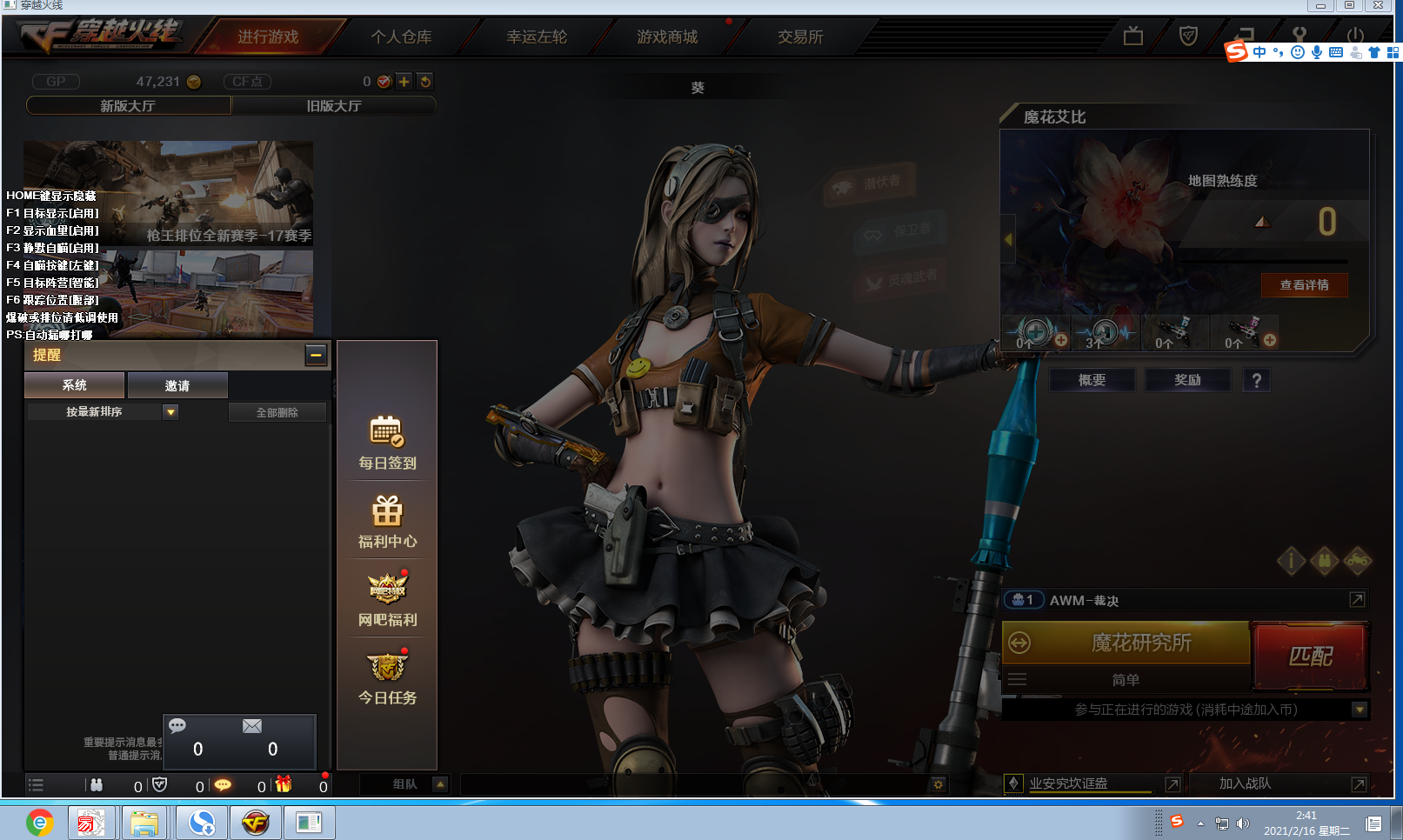Switch to 旧版大厅 lobby
The height and width of the screenshot is (840, 1403).
[x=334, y=106]
